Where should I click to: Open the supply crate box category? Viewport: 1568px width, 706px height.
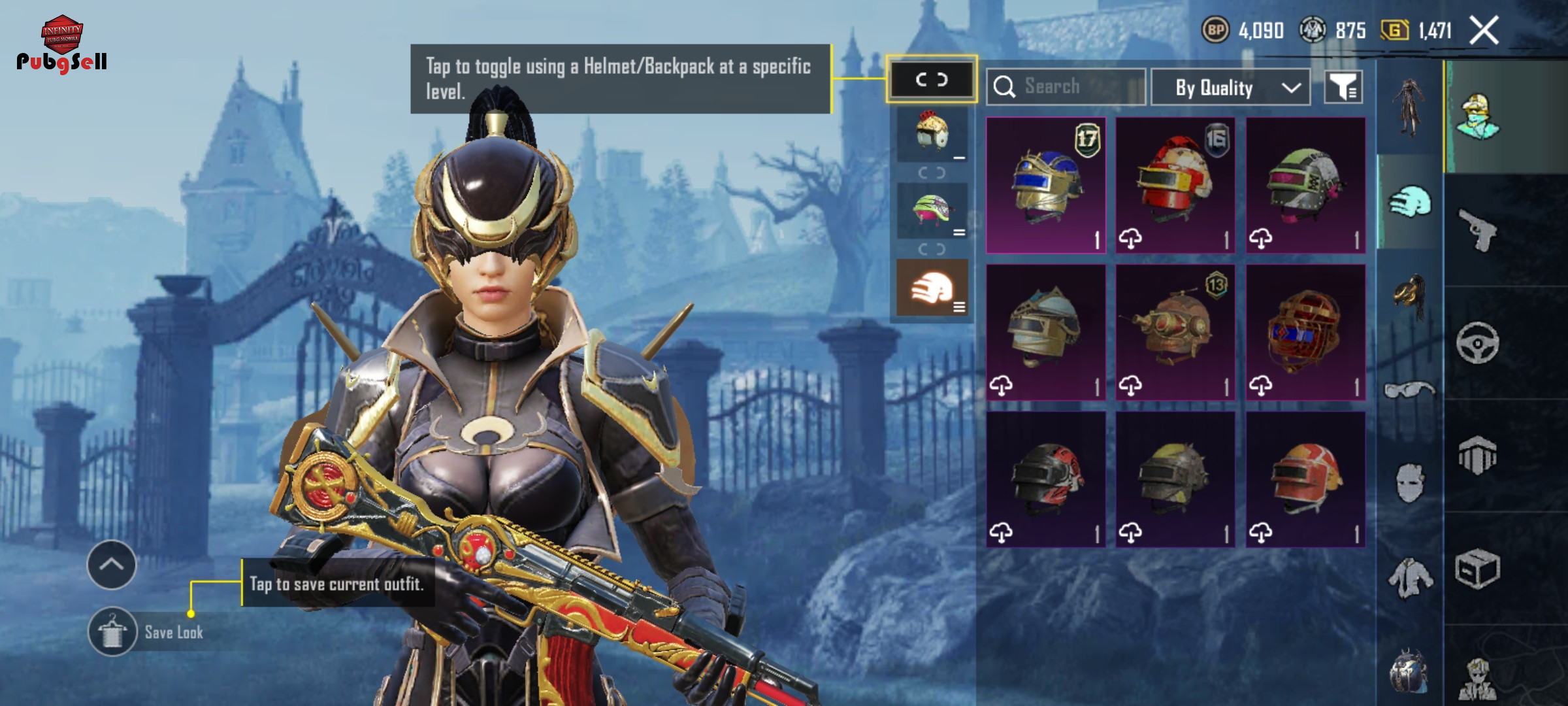pos(1478,569)
